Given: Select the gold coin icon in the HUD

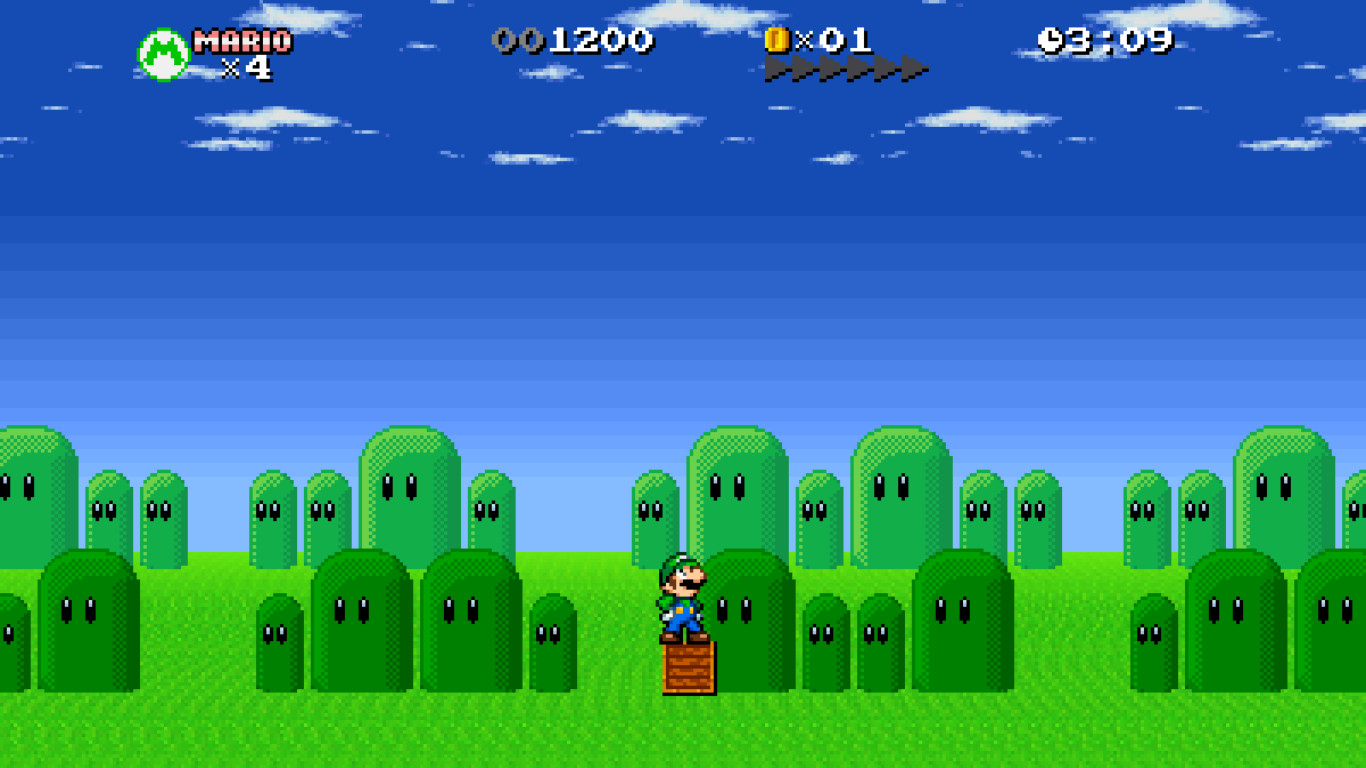Looking at the screenshot, I should click(779, 41).
